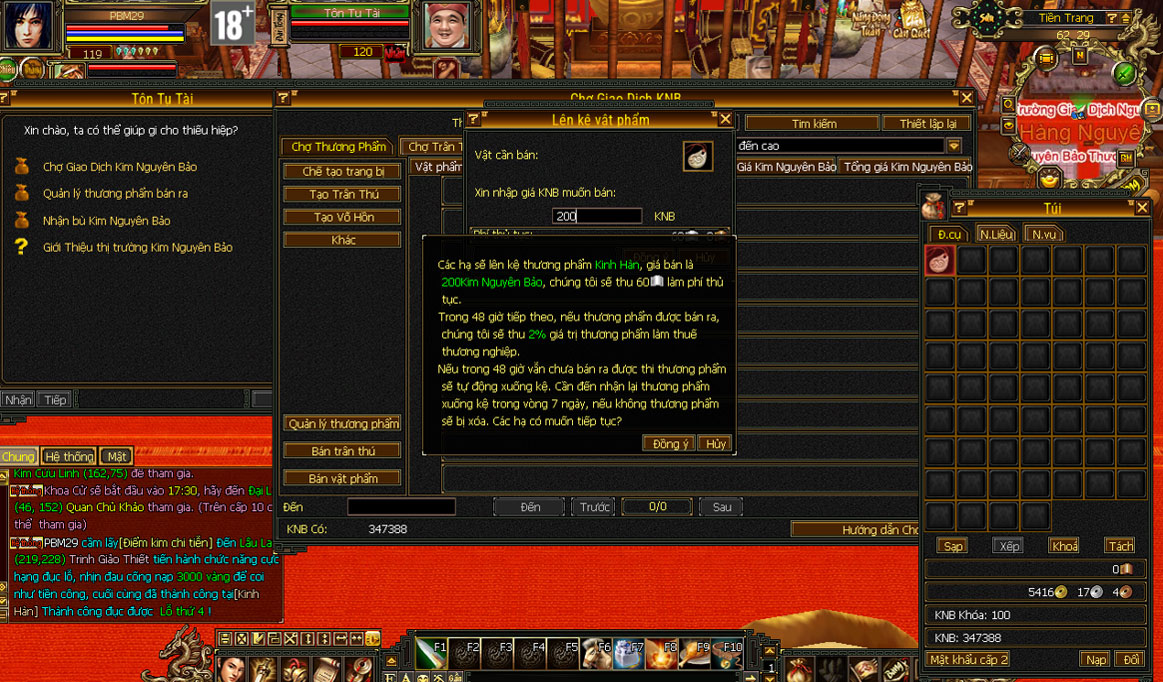The image size is (1163, 682).
Task: Open the Chế tạo trang bị category
Action: pos(342,171)
